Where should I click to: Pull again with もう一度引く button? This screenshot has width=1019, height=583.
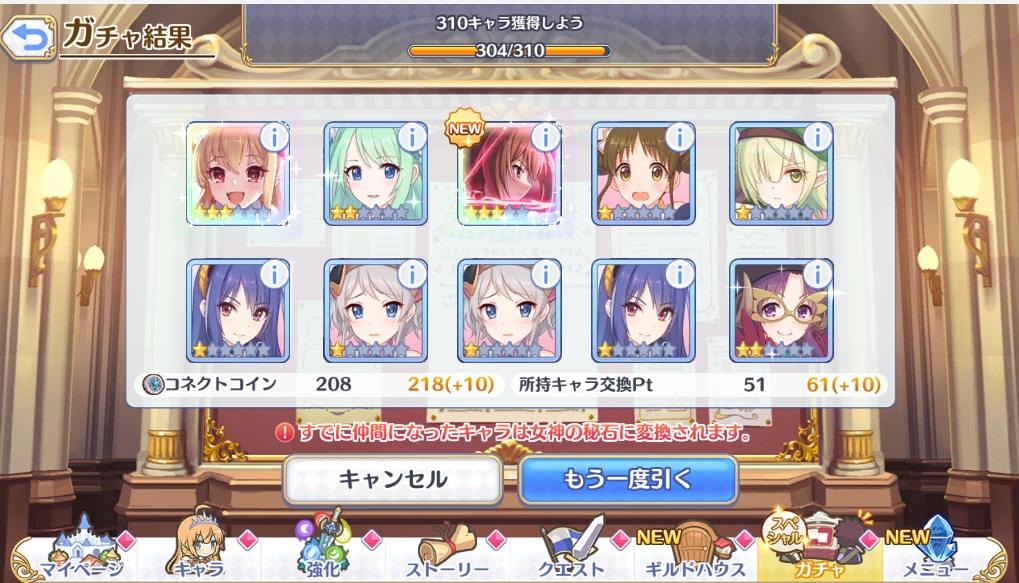[628, 479]
